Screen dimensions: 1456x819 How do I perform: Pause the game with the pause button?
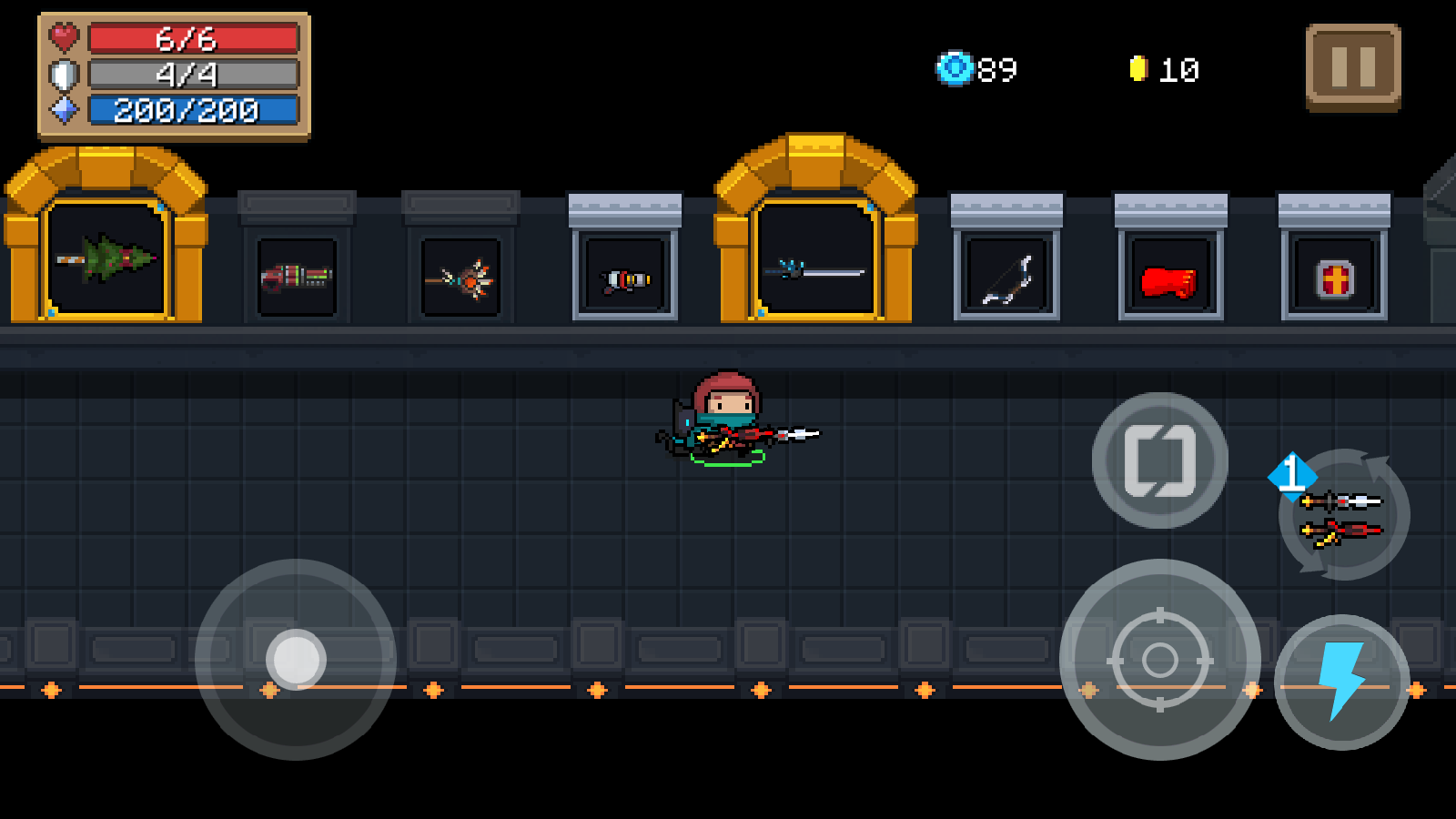click(x=1352, y=67)
